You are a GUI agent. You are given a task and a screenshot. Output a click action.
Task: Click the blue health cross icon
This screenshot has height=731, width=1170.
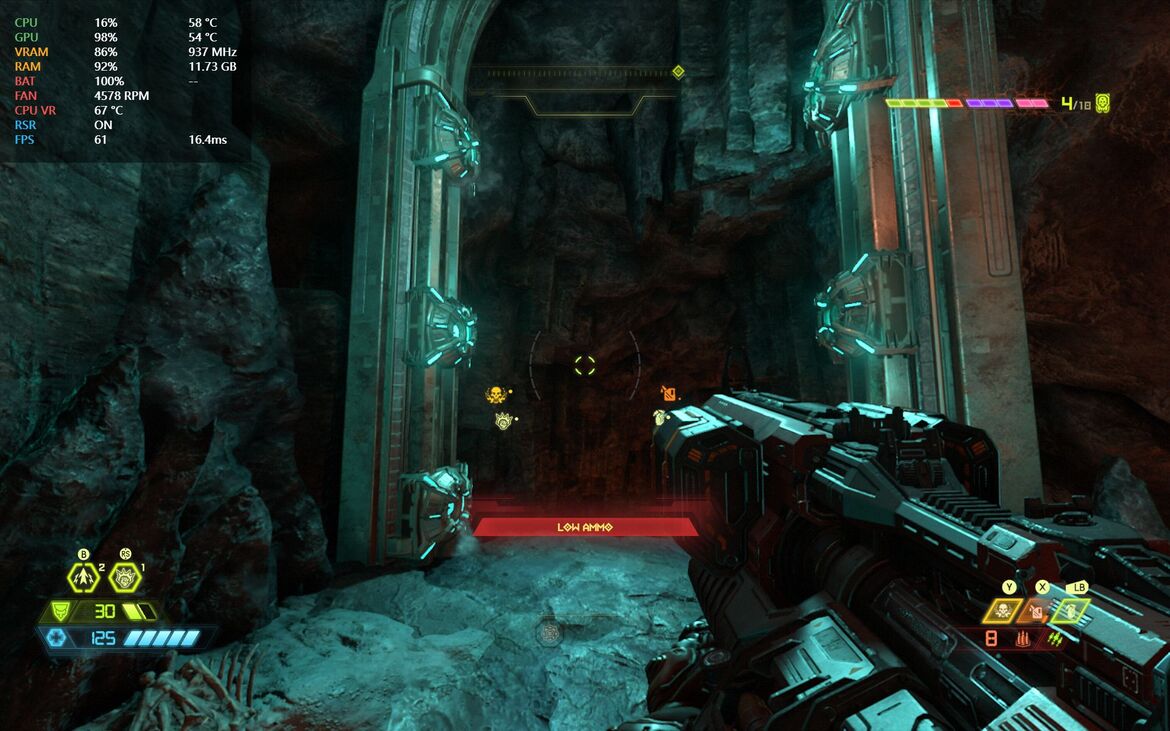coord(56,637)
